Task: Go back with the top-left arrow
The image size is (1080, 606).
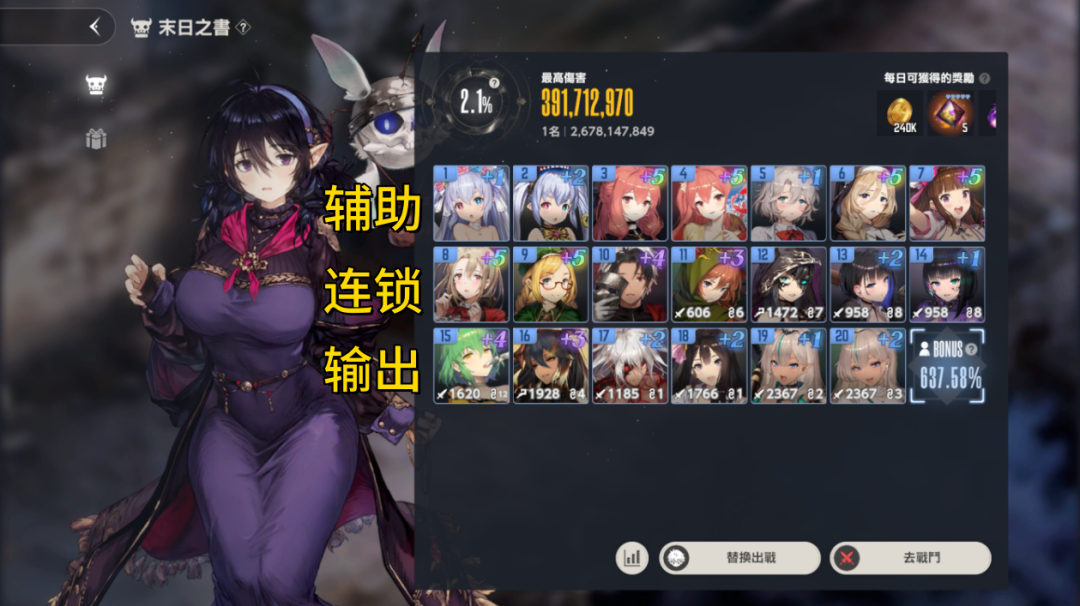Action: (x=95, y=27)
